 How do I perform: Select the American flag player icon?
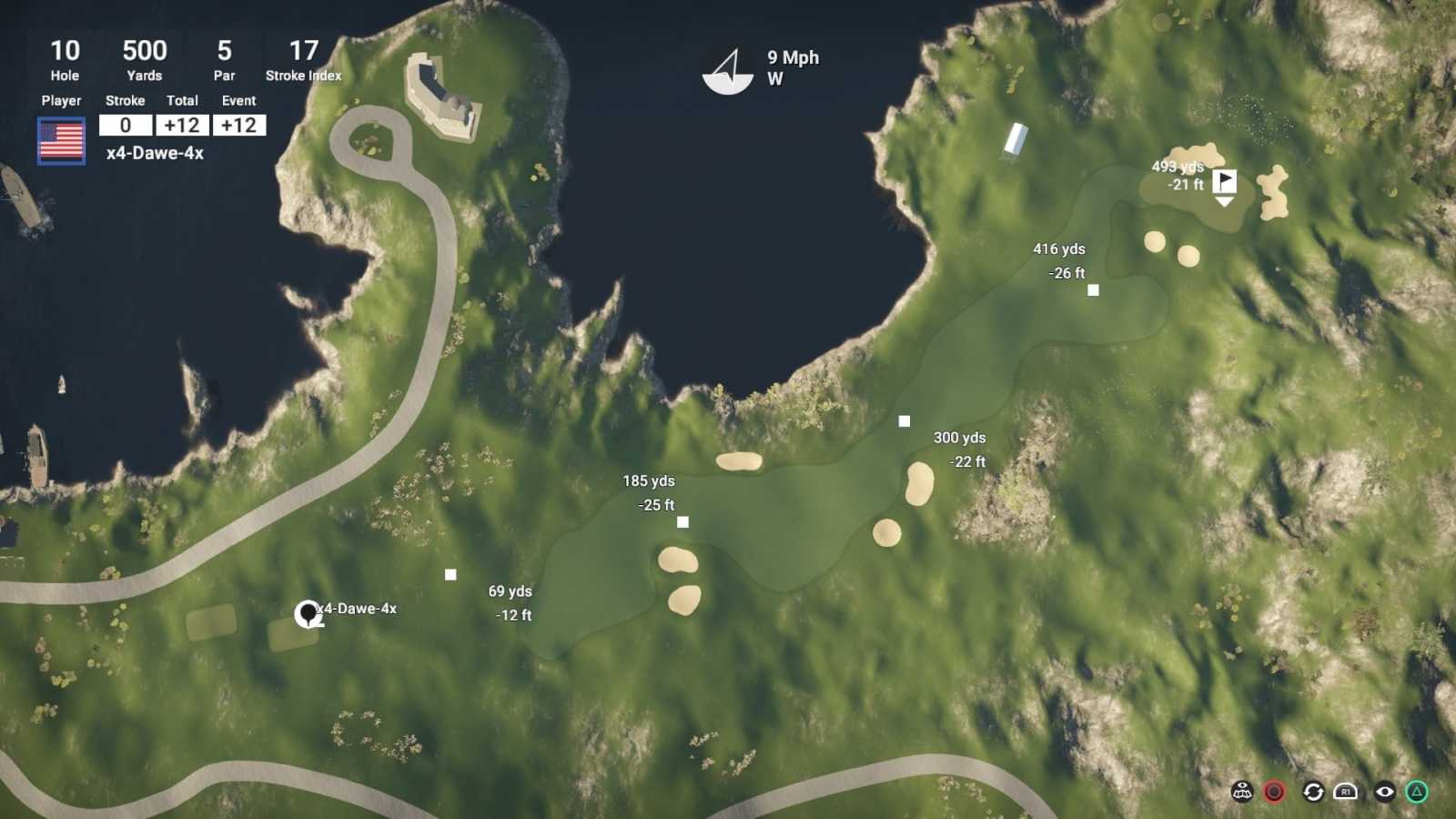pyautogui.click(x=61, y=136)
